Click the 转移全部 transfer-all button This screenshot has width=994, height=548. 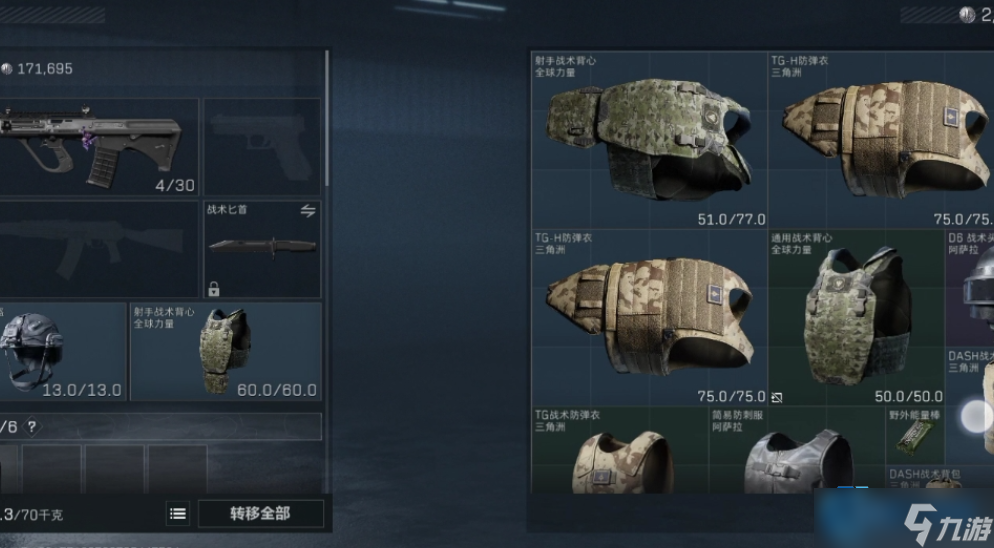[x=261, y=513]
